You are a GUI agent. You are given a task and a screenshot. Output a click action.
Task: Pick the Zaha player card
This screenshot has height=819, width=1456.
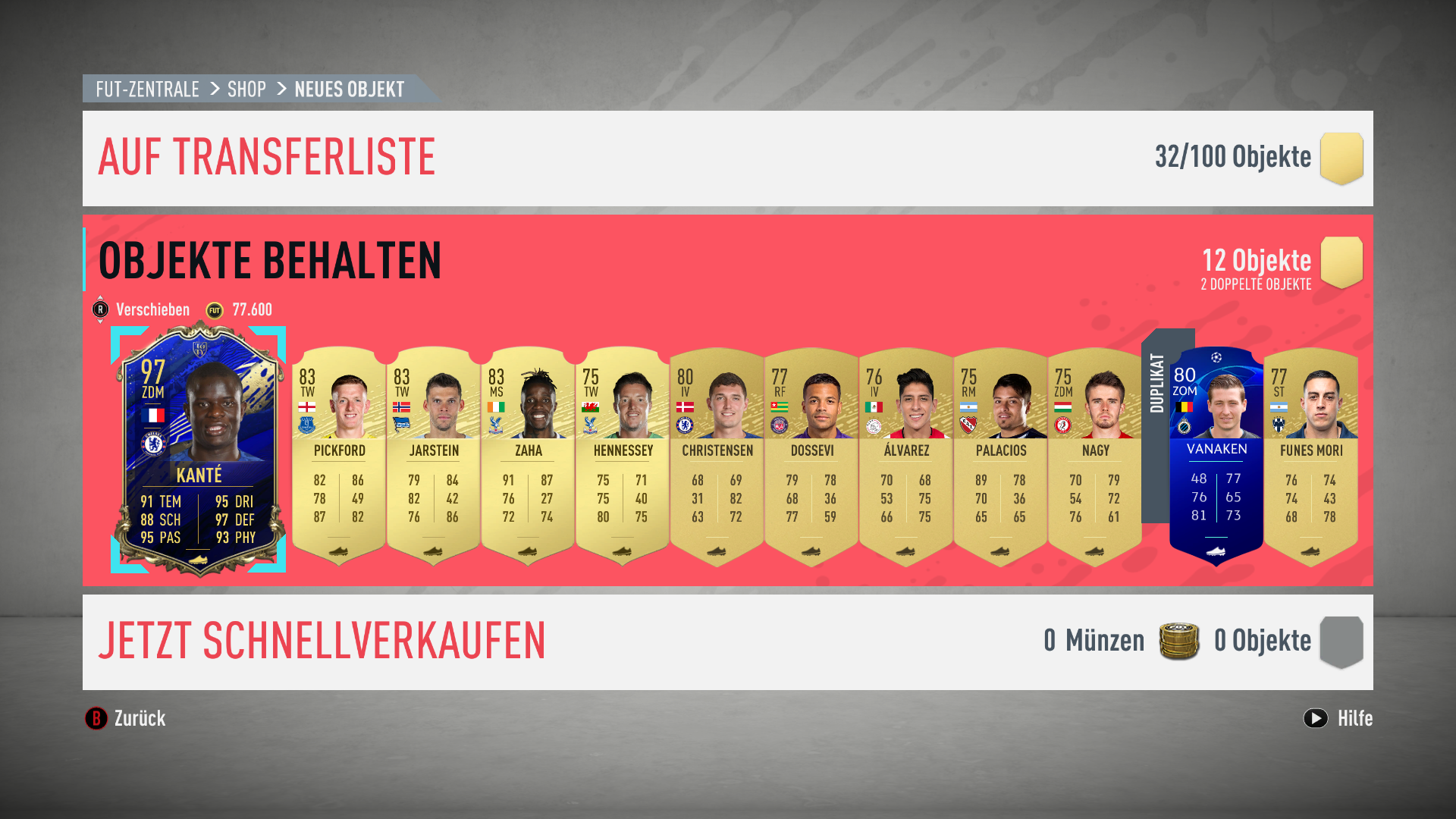pos(528,457)
